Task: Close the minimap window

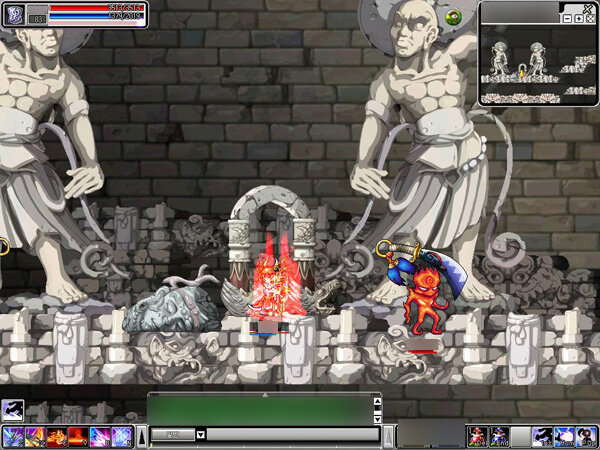Action: point(589,6)
